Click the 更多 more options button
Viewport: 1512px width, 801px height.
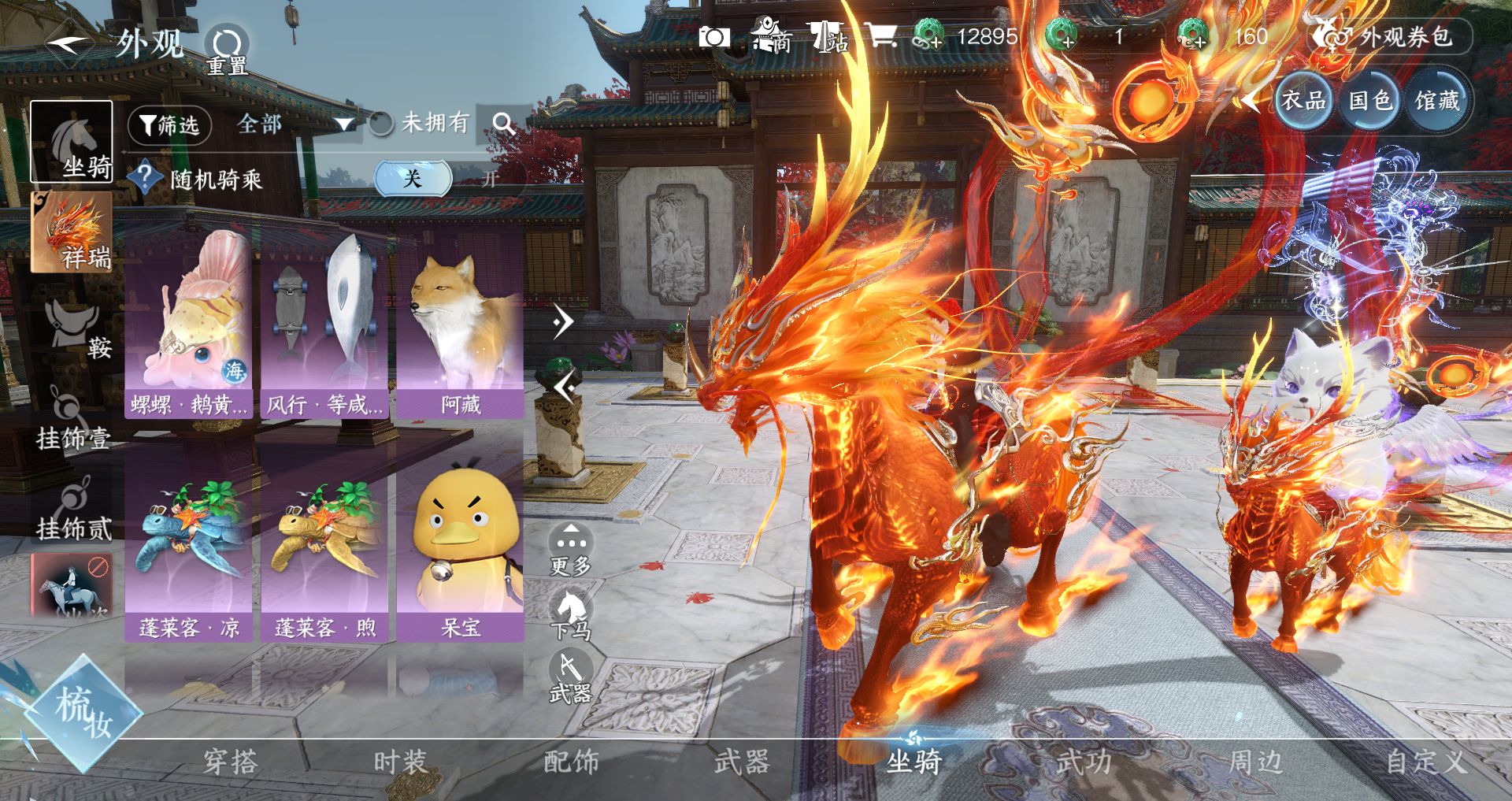point(570,549)
